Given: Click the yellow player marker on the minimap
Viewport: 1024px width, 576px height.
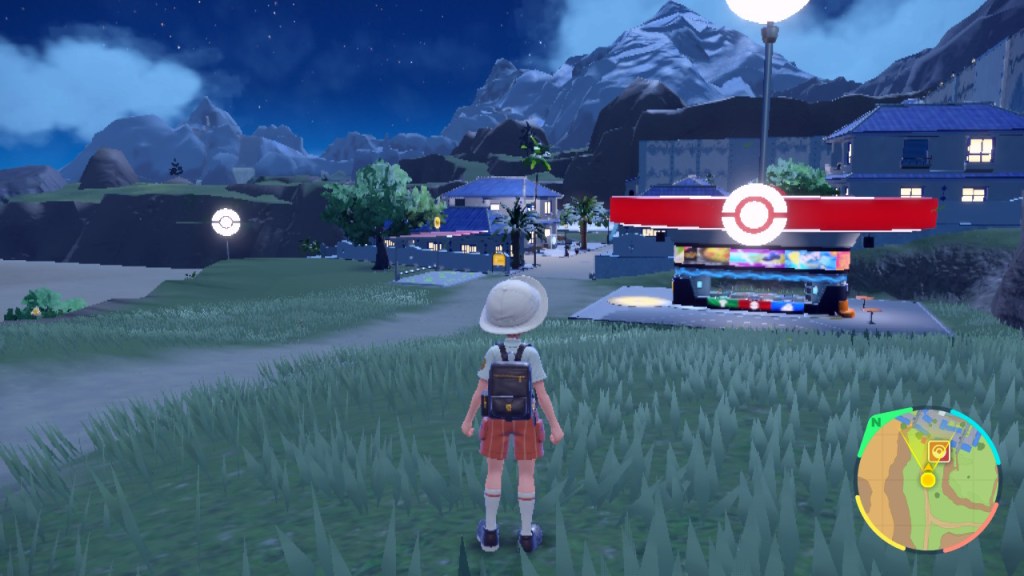Looking at the screenshot, I should click(928, 480).
